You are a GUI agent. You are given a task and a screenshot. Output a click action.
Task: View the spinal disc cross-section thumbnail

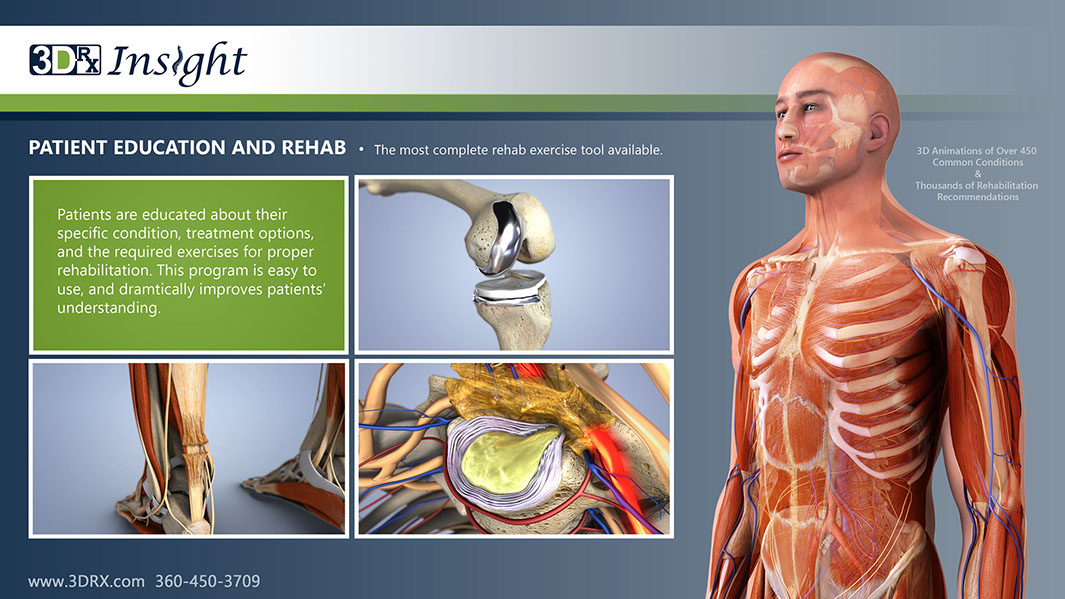(514, 449)
